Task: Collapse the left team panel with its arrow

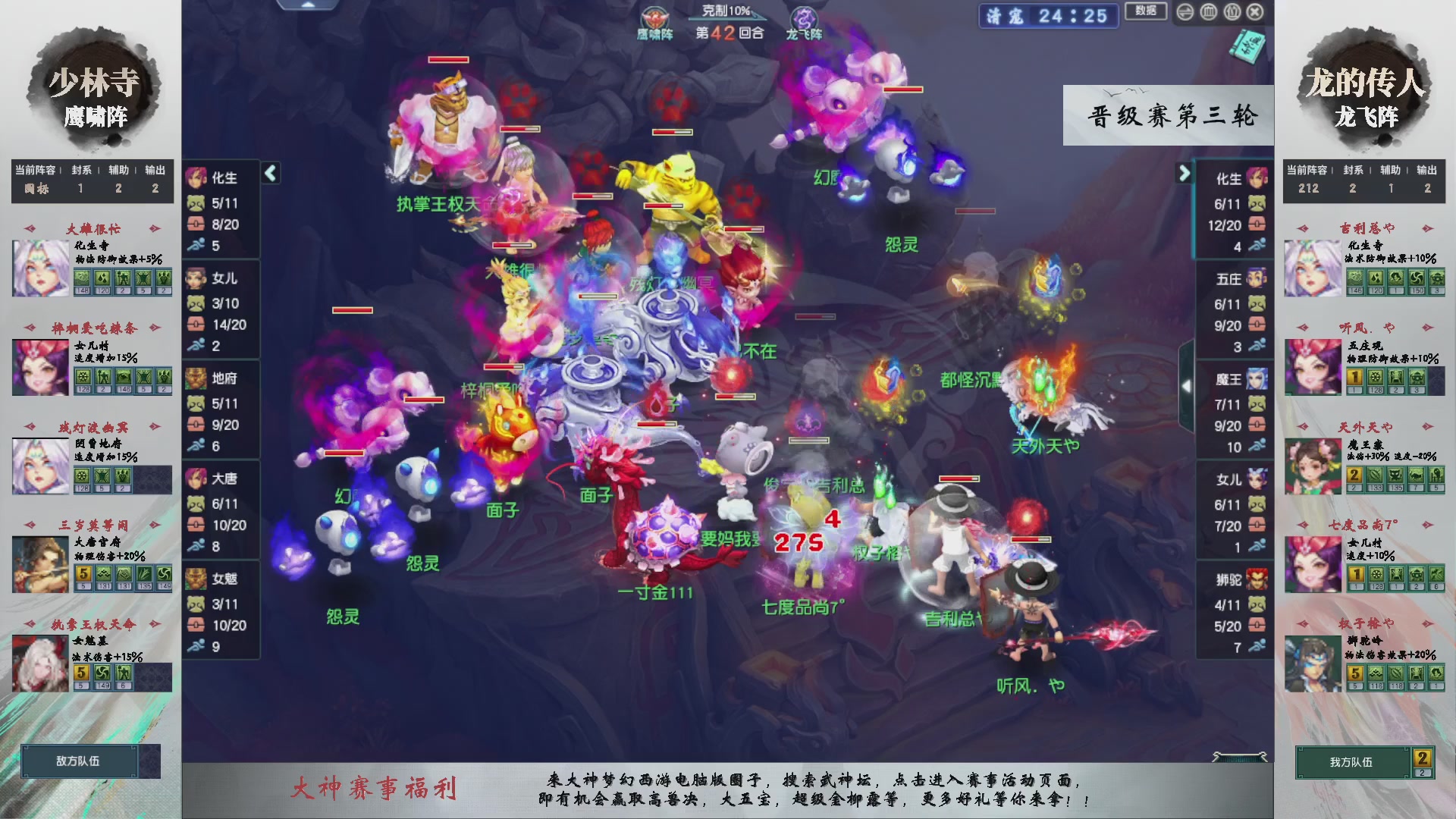Action: [270, 173]
